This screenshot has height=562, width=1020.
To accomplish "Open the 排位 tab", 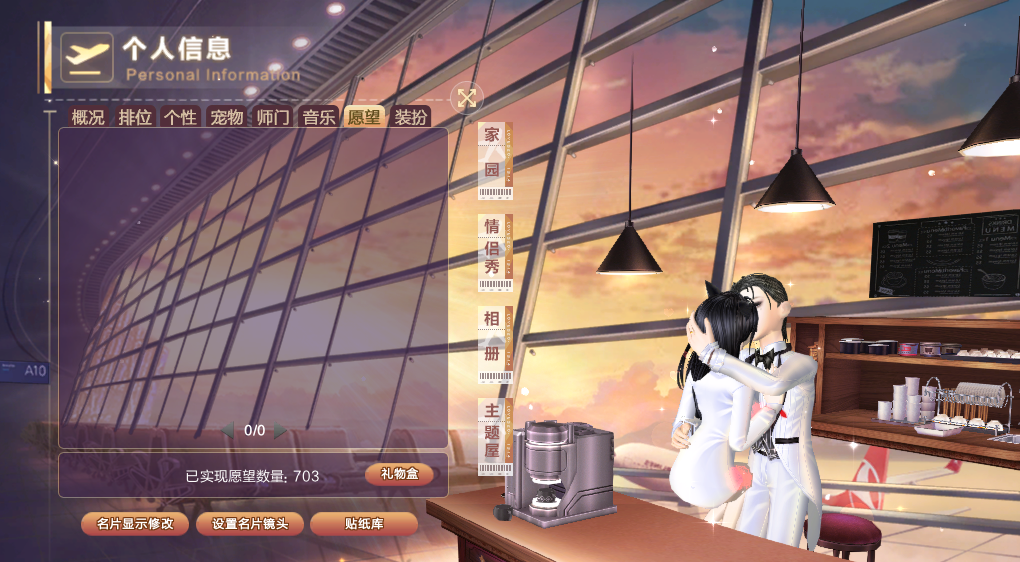I will (x=135, y=117).
